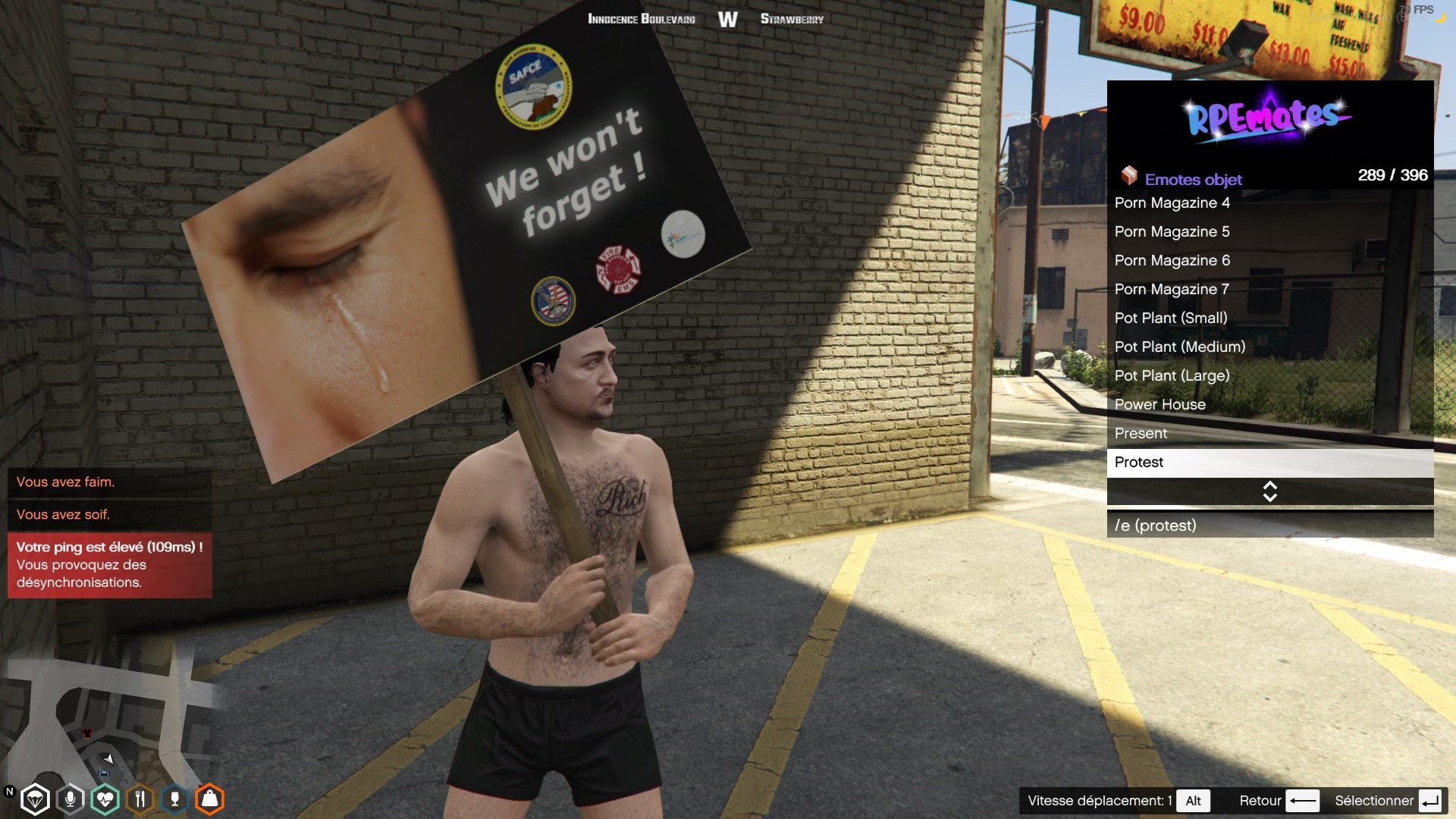
Task: Click the glass thirst icon
Action: (174, 799)
